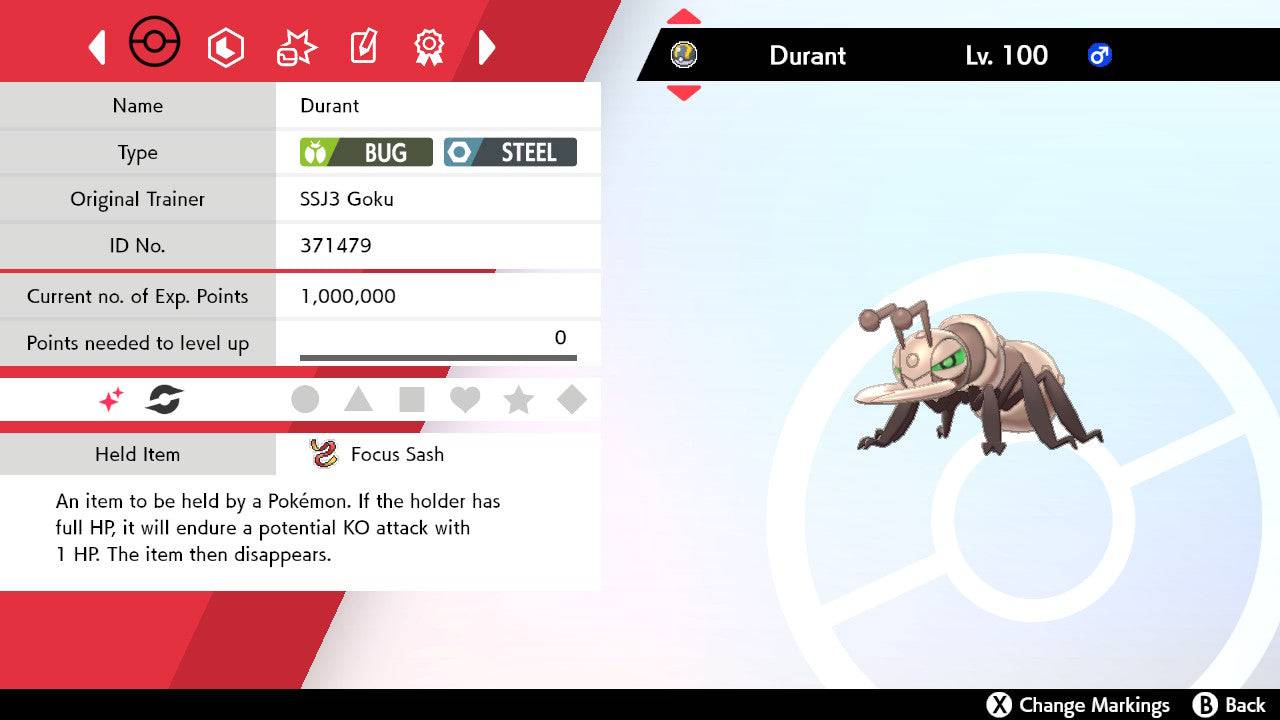This screenshot has height=720, width=1280.
Task: Switch to the moves tab icon
Action: pos(296,47)
